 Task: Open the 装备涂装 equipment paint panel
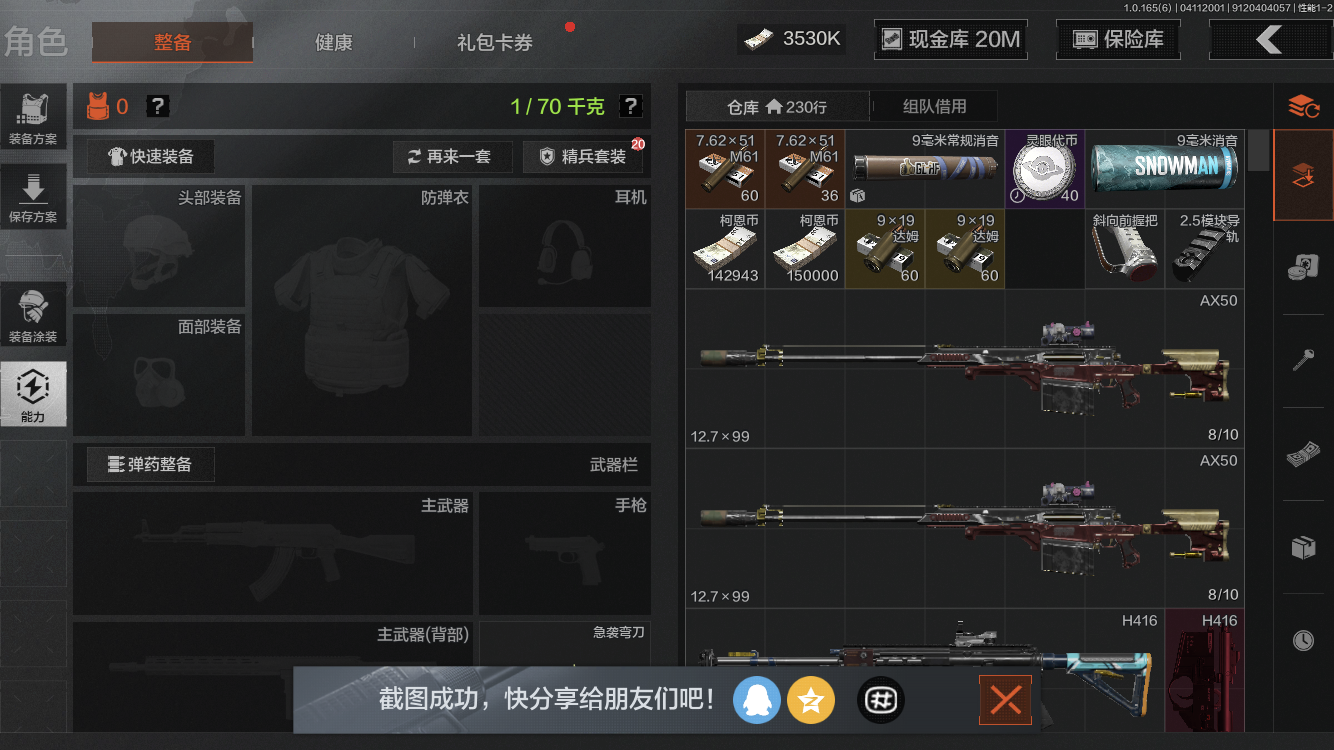pyautogui.click(x=34, y=313)
